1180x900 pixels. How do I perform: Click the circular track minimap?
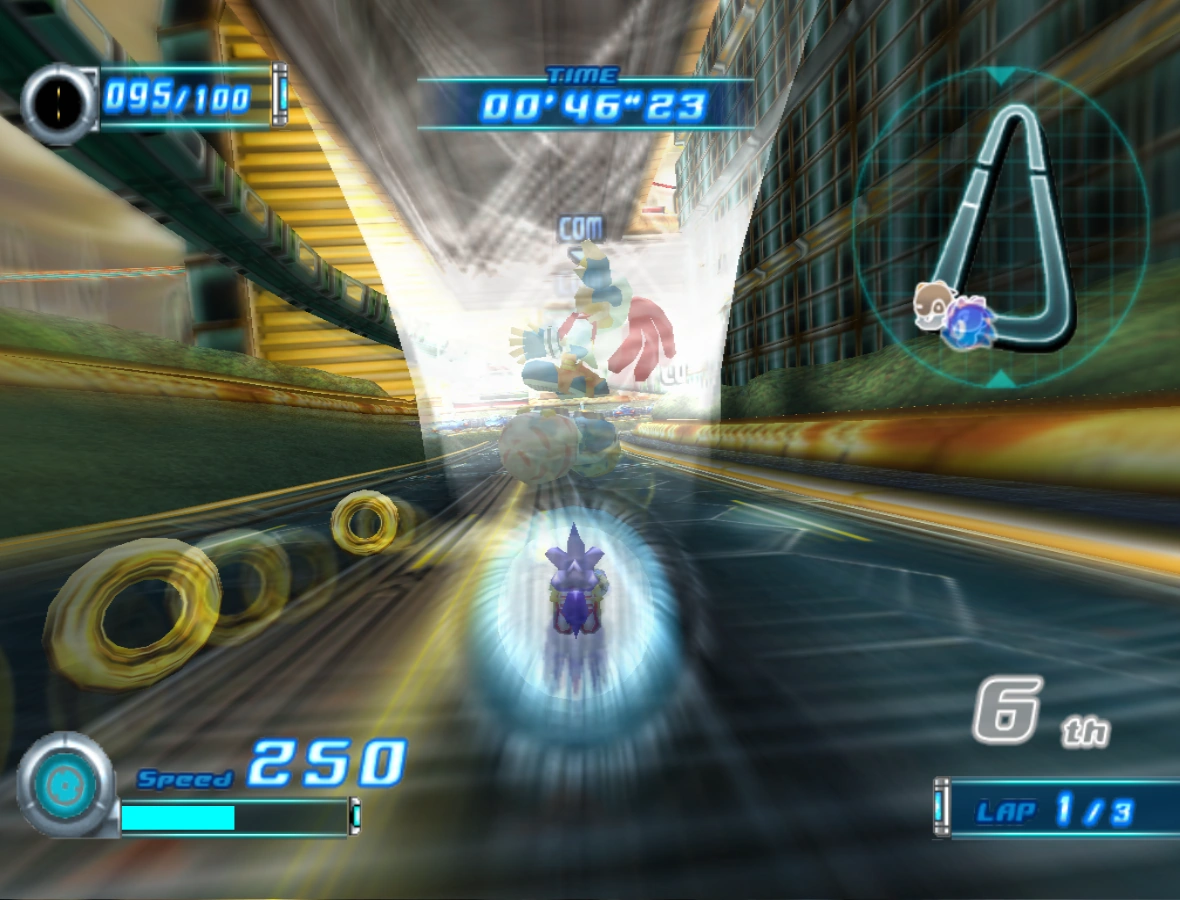(1002, 226)
